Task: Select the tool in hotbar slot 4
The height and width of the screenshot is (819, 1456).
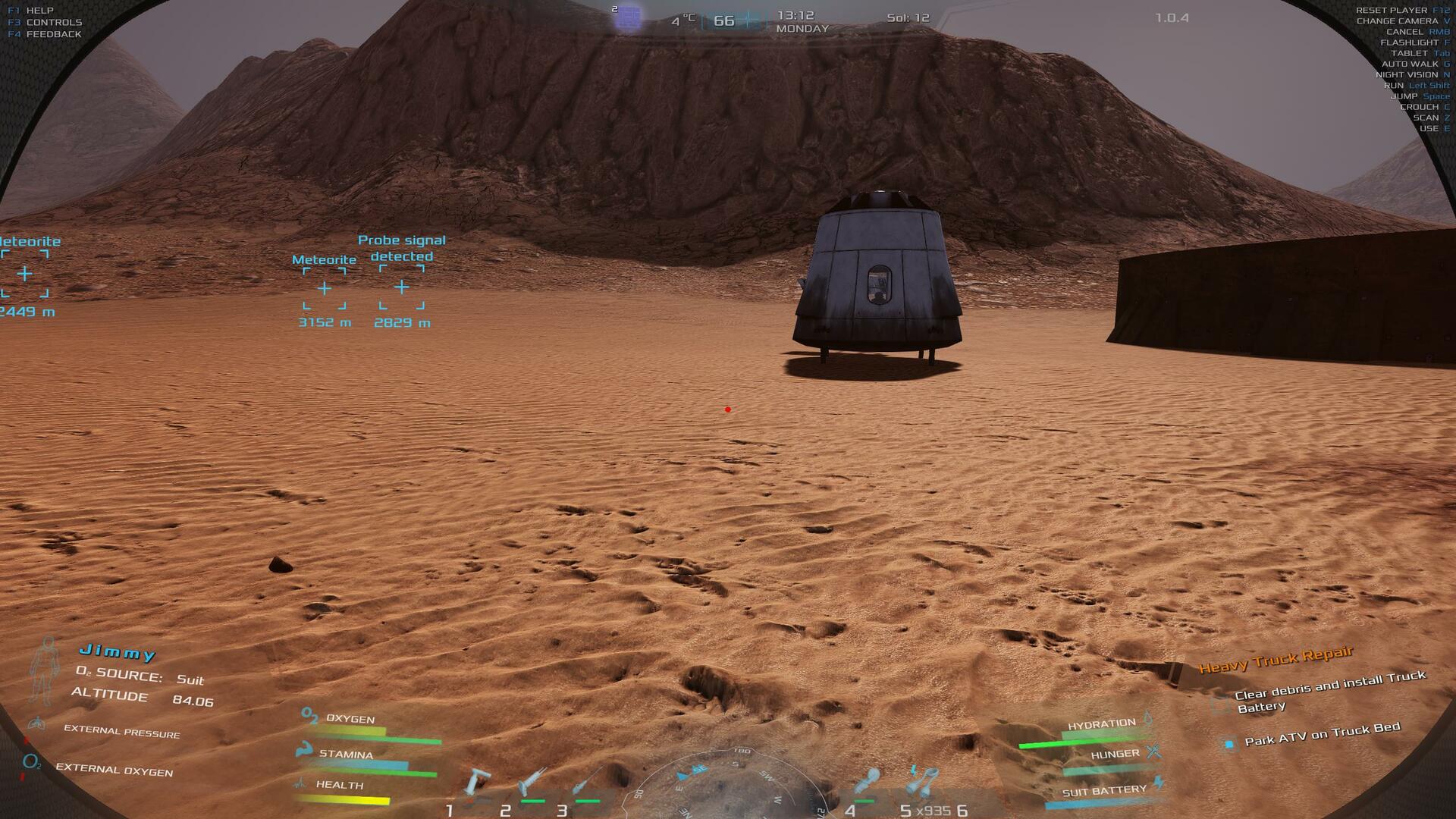Action: (x=867, y=783)
